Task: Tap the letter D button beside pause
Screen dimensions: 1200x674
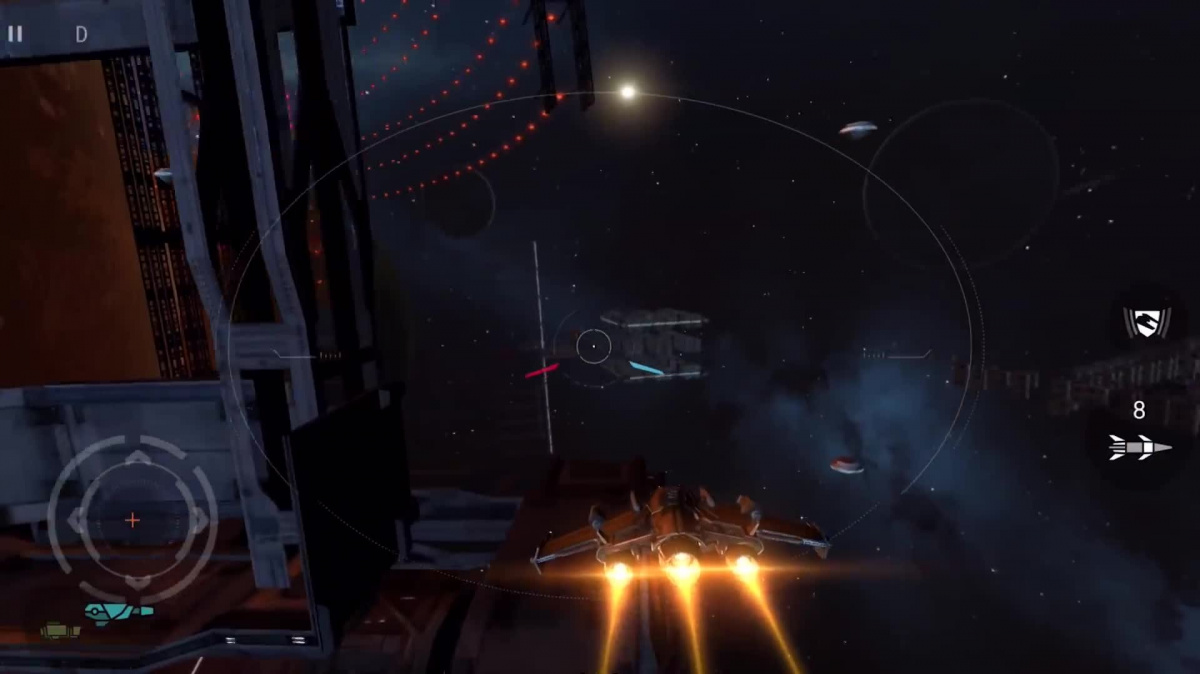Action: tap(81, 34)
